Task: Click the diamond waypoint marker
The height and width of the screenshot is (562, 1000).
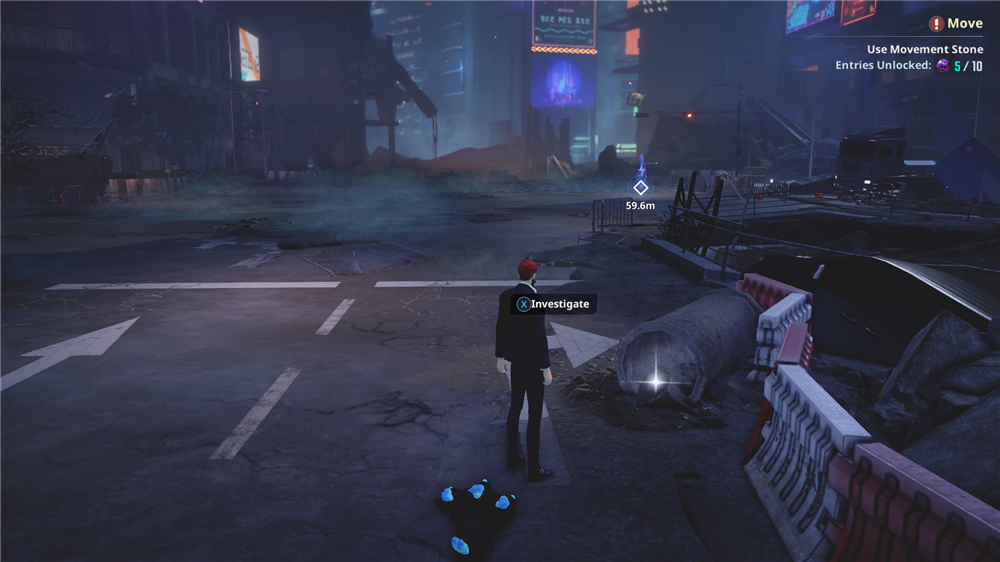Action: point(640,187)
